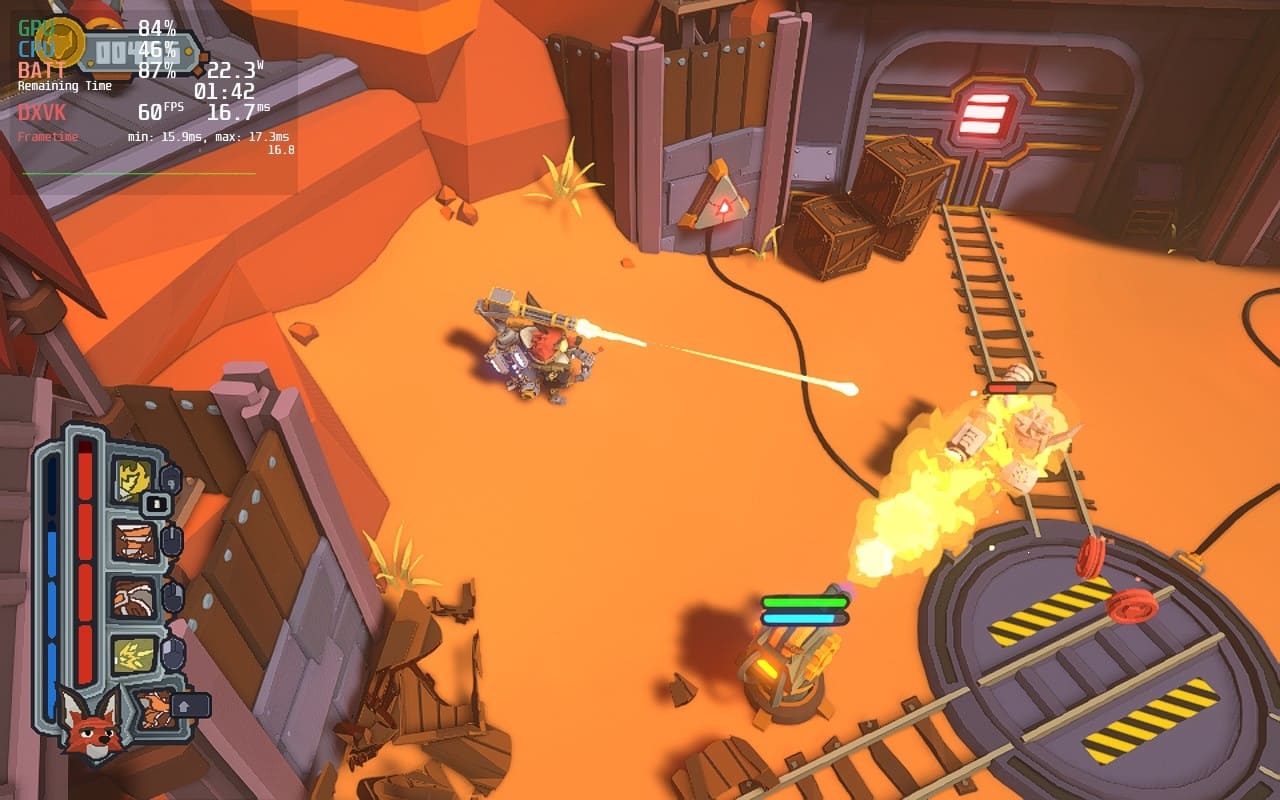Viewport: 1280px width, 800px height.
Task: Select the orange-and-white striped ability slot
Action: coord(134,540)
